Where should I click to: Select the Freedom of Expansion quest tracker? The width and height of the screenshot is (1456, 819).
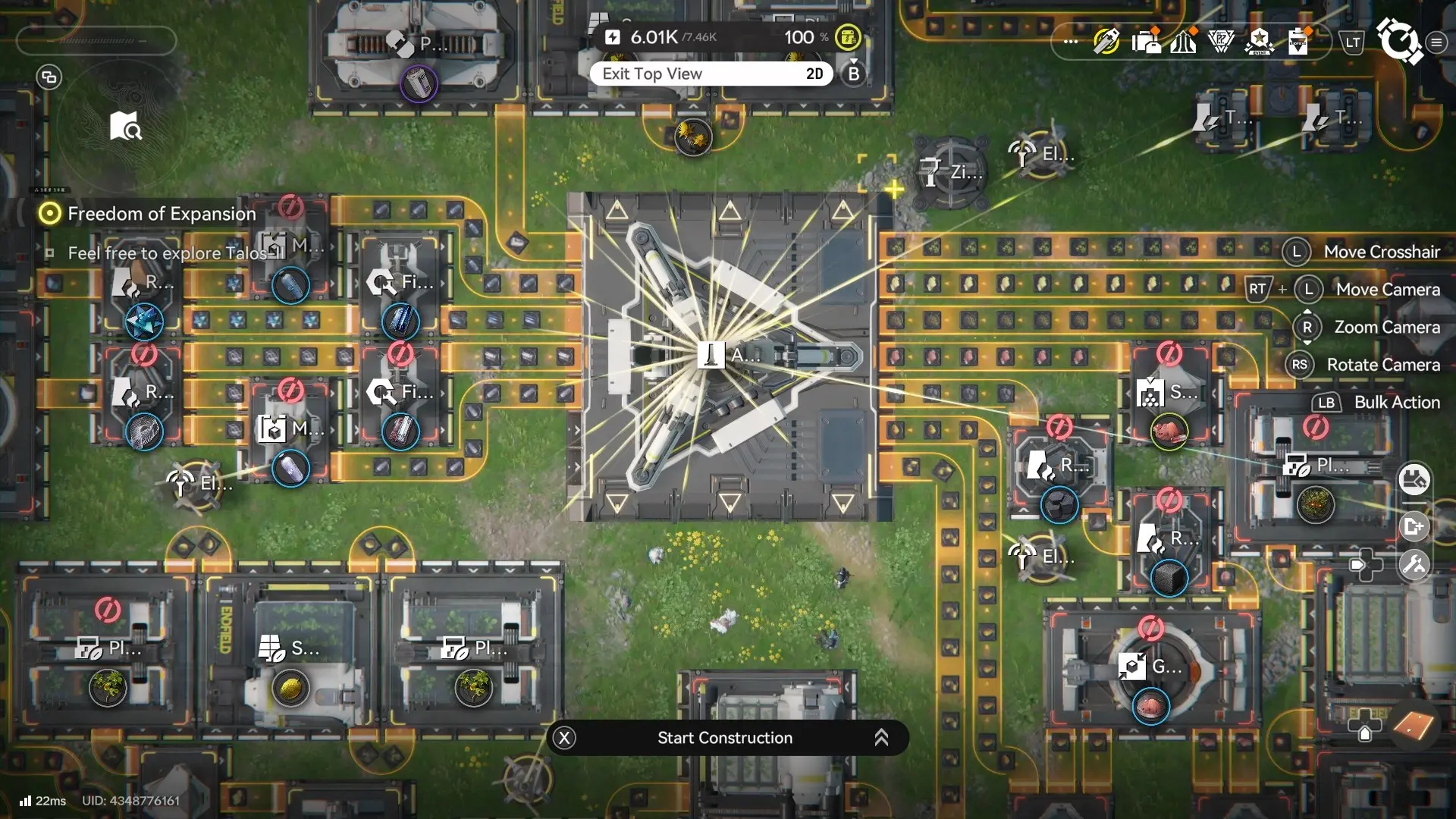tap(161, 214)
